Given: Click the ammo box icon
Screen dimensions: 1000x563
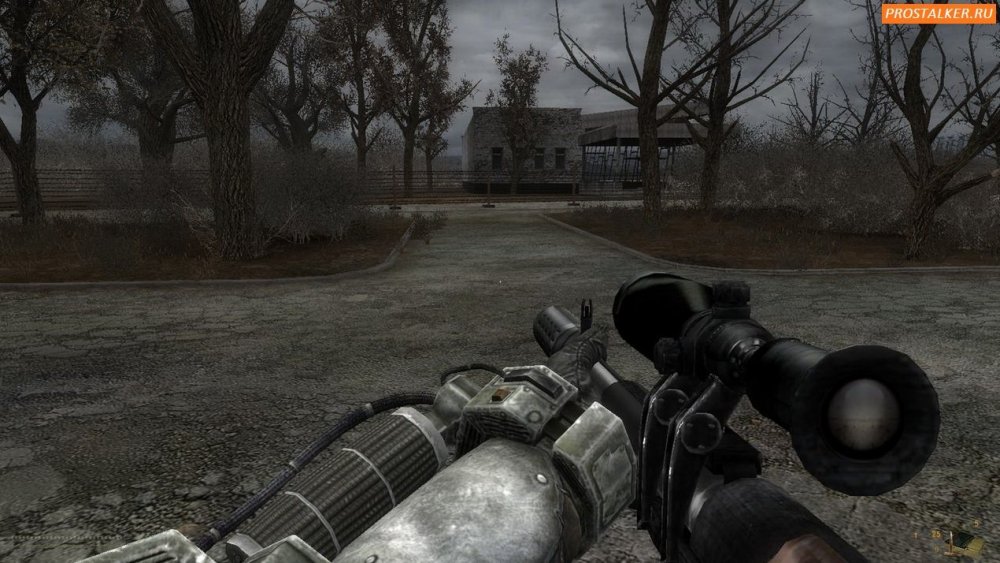Looking at the screenshot, I should (964, 541).
